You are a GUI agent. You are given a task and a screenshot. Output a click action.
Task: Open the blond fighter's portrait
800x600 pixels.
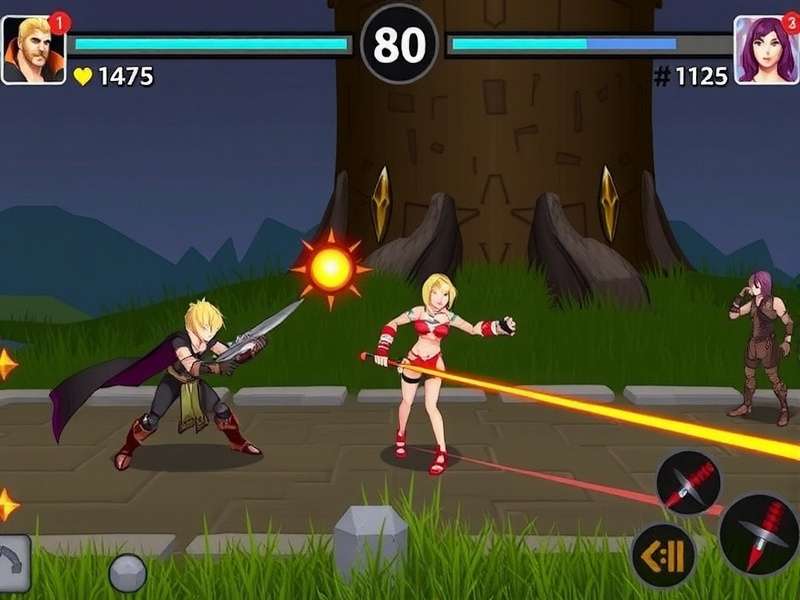coord(33,50)
